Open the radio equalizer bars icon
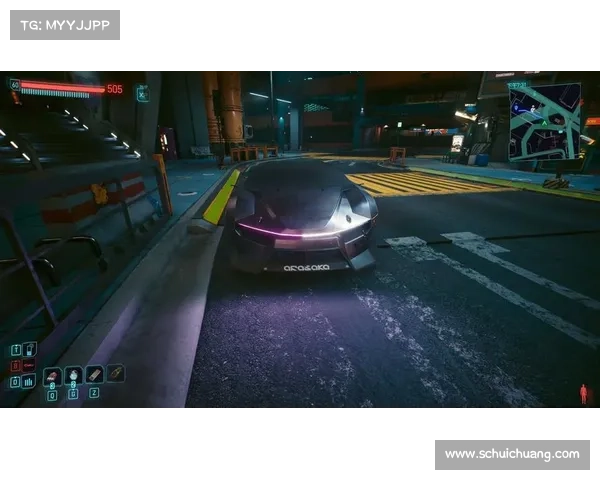 28,381
